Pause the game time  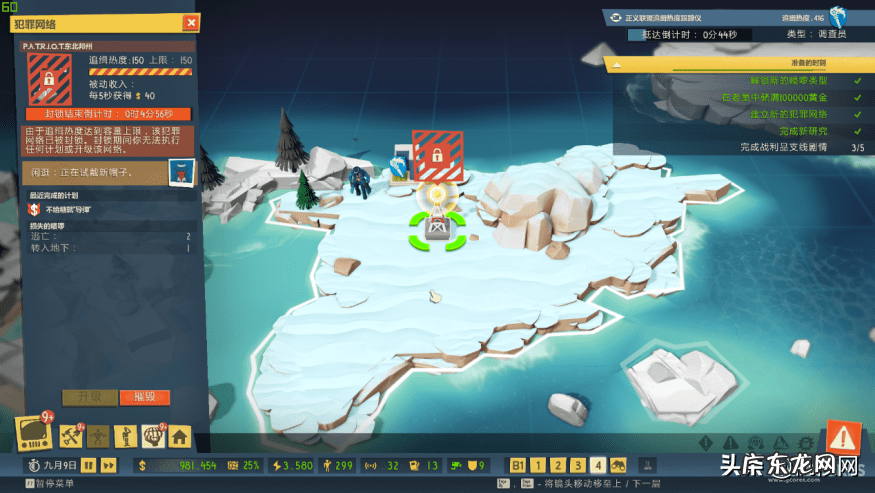(x=88, y=465)
